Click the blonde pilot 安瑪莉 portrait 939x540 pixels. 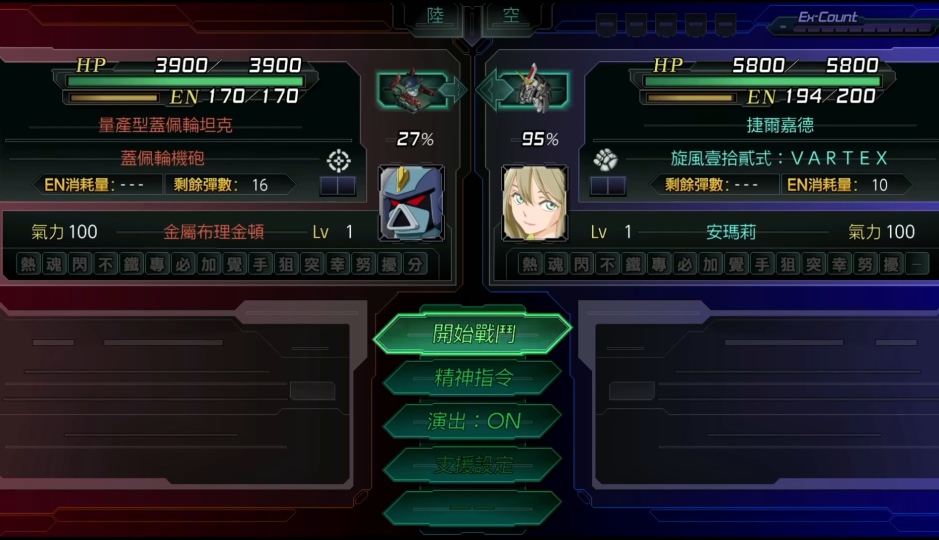coord(534,203)
